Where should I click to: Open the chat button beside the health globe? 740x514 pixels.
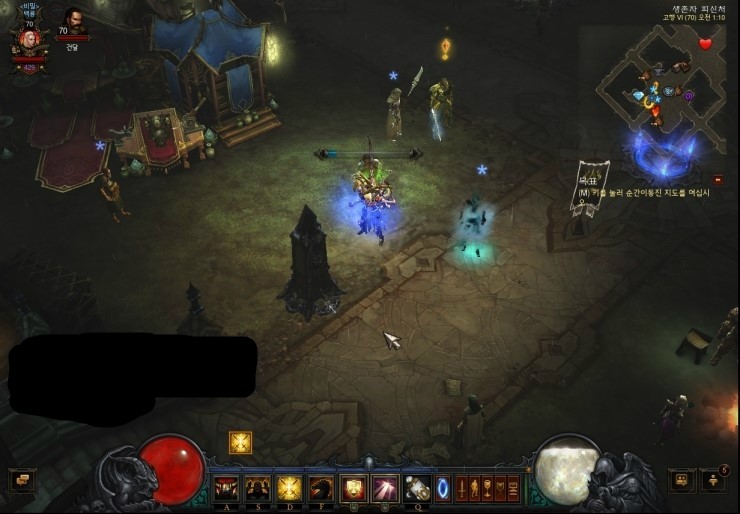20,480
